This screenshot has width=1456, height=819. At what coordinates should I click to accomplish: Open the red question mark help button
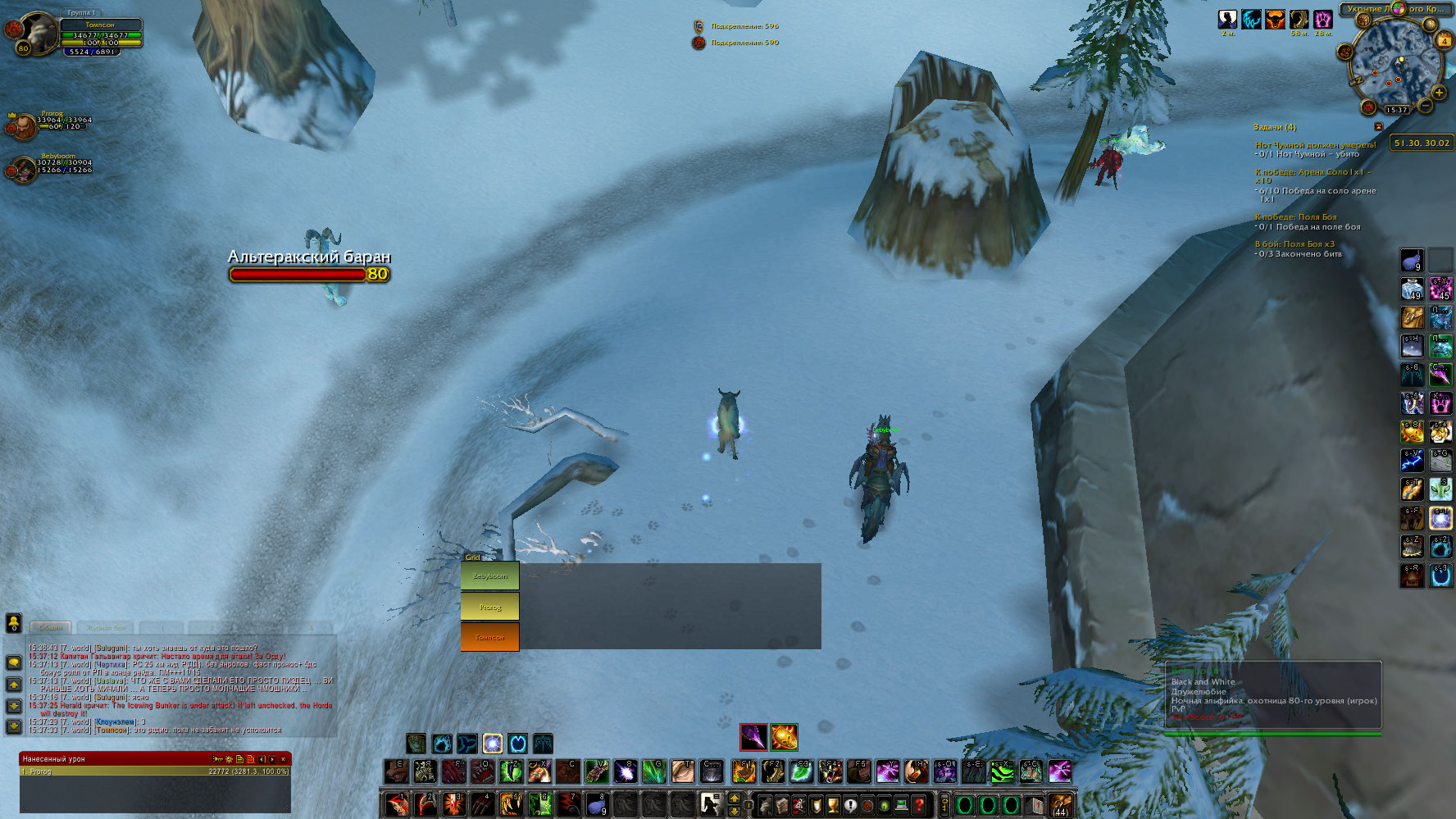(x=919, y=805)
